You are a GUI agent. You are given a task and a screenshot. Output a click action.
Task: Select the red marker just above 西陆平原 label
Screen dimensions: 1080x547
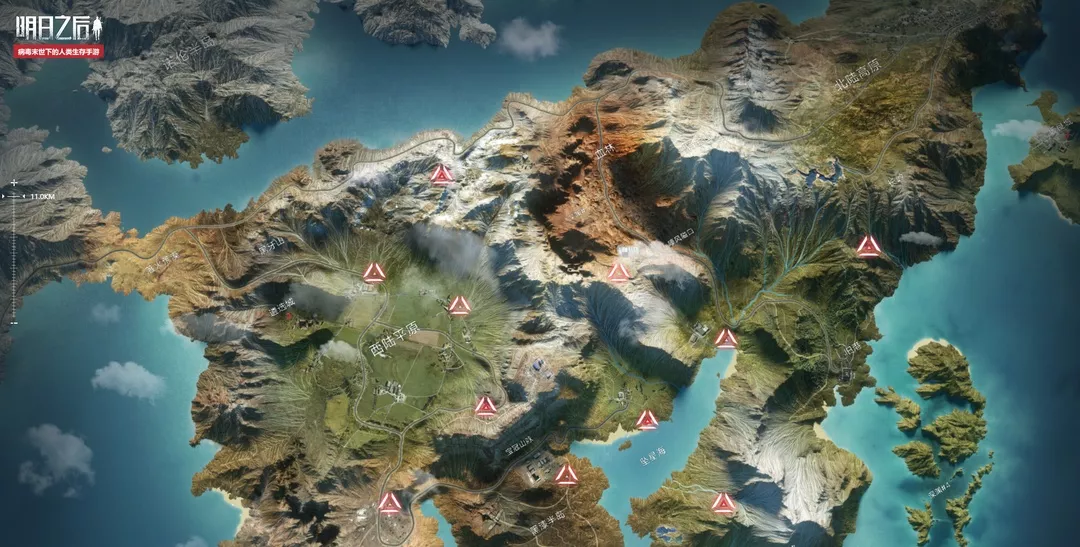point(459,305)
